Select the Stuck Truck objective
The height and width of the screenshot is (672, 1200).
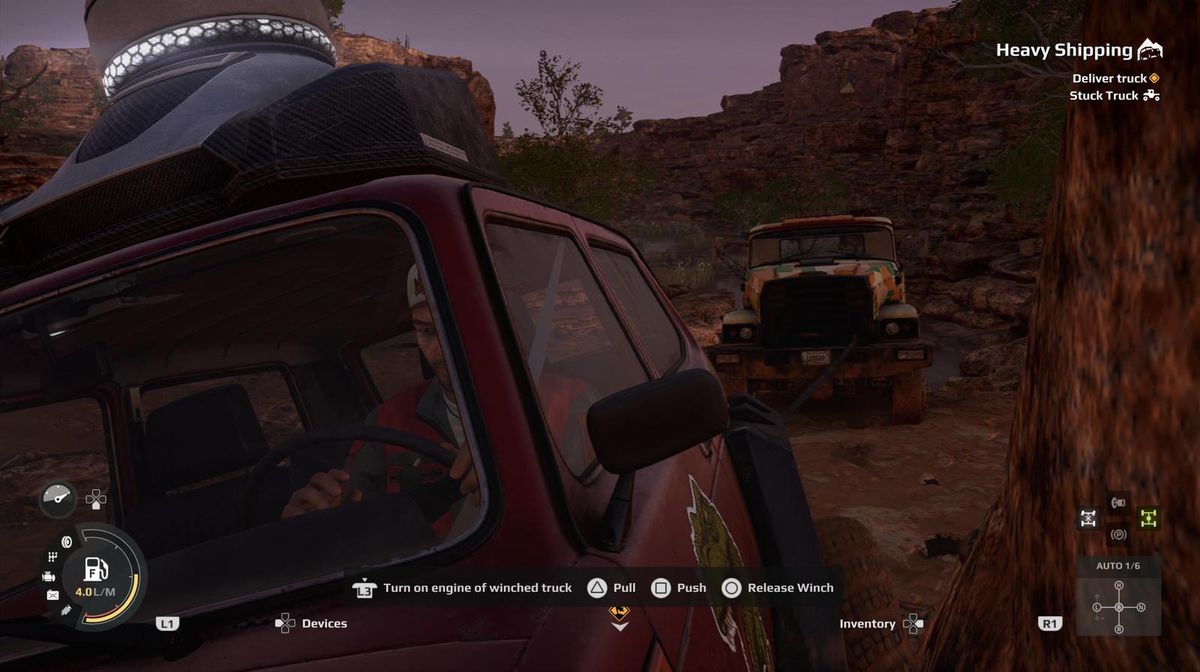(1104, 96)
